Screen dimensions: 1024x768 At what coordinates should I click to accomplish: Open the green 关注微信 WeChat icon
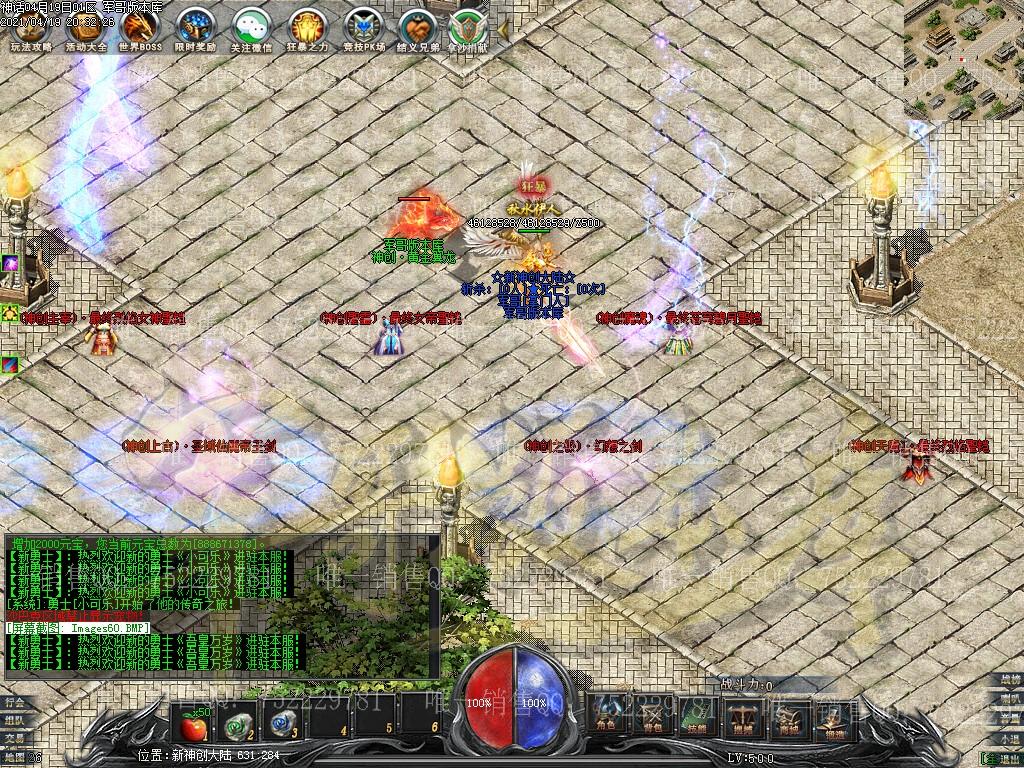(x=250, y=27)
